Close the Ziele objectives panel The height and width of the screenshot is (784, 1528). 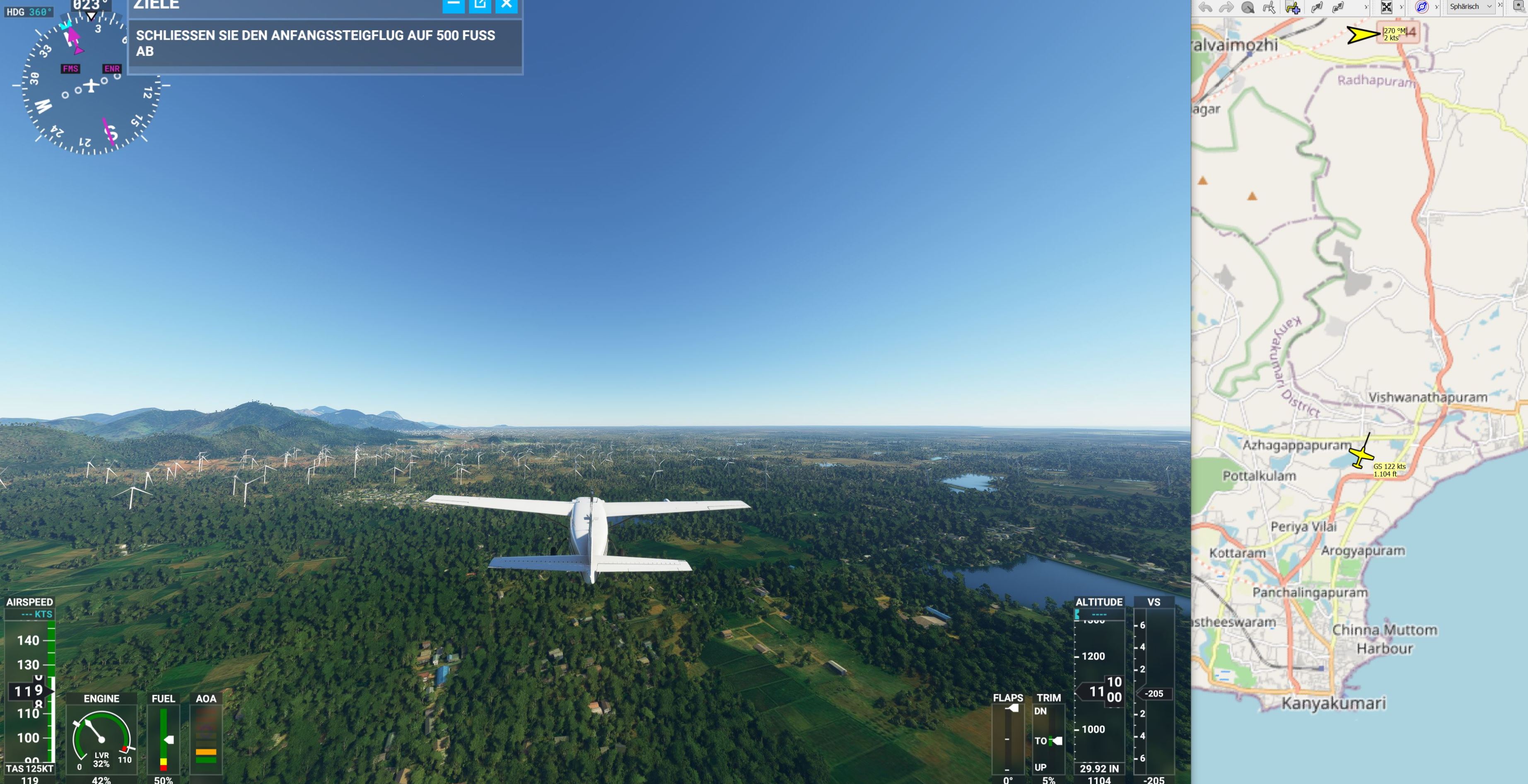507,5
